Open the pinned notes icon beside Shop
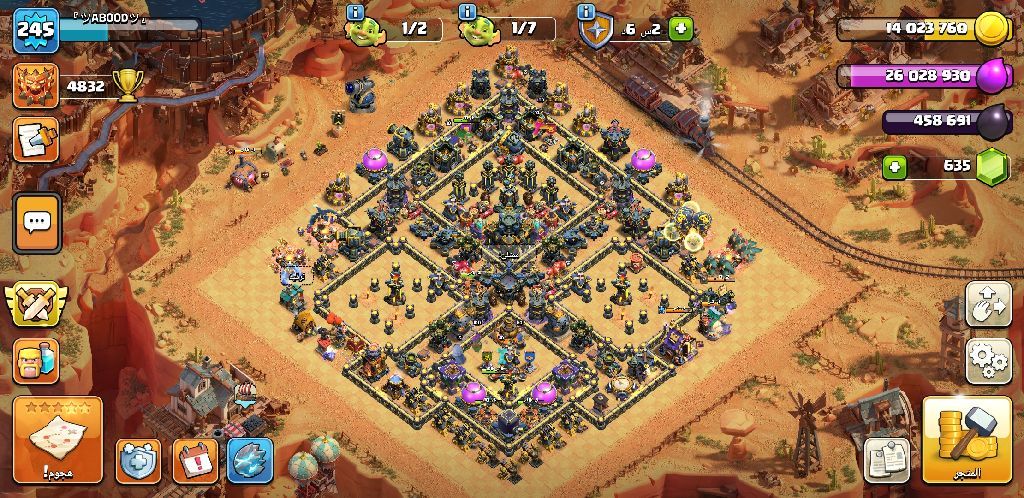 pos(885,459)
